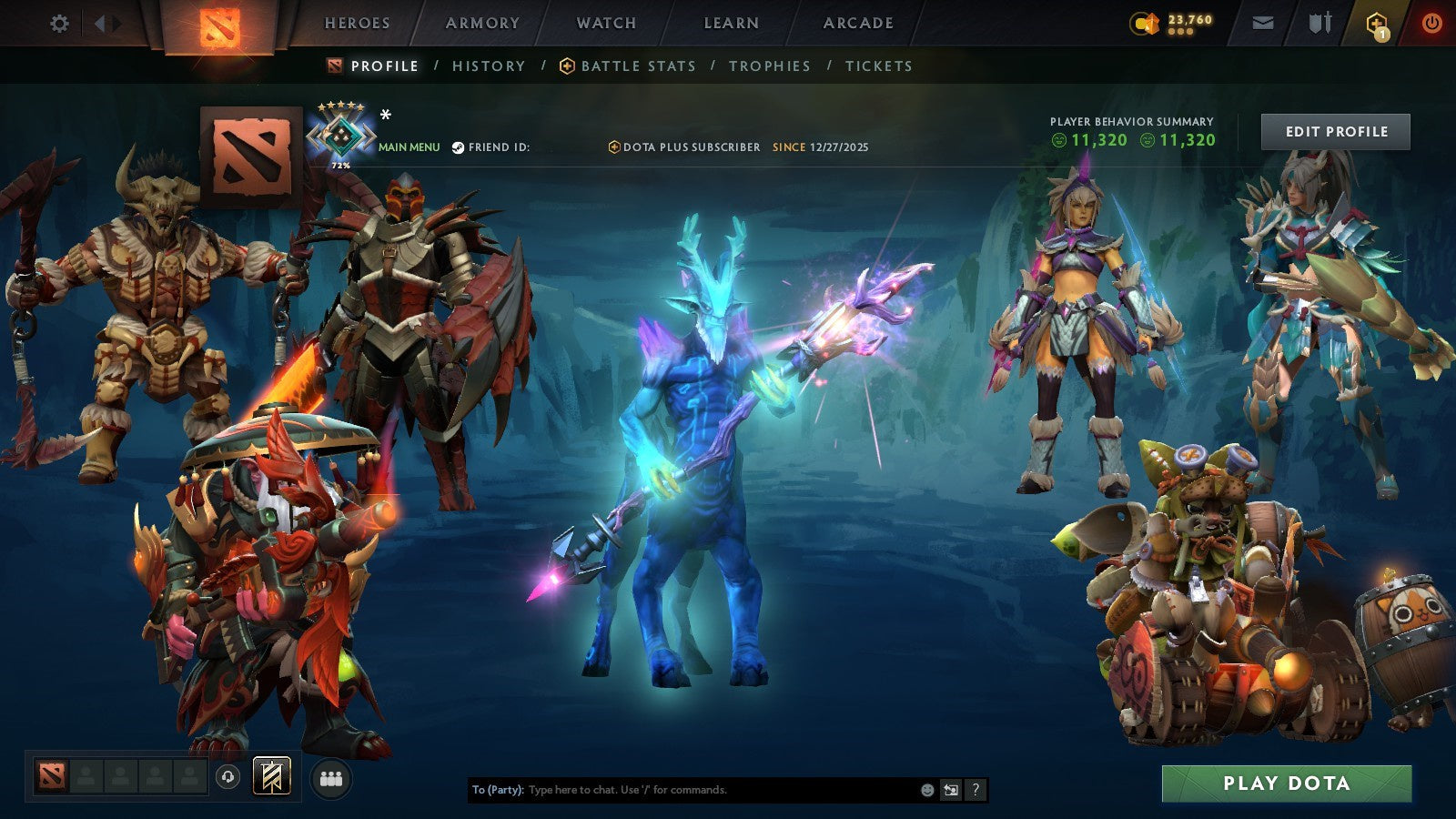Open the settings gear icon
The height and width of the screenshot is (819, 1456).
(x=60, y=24)
